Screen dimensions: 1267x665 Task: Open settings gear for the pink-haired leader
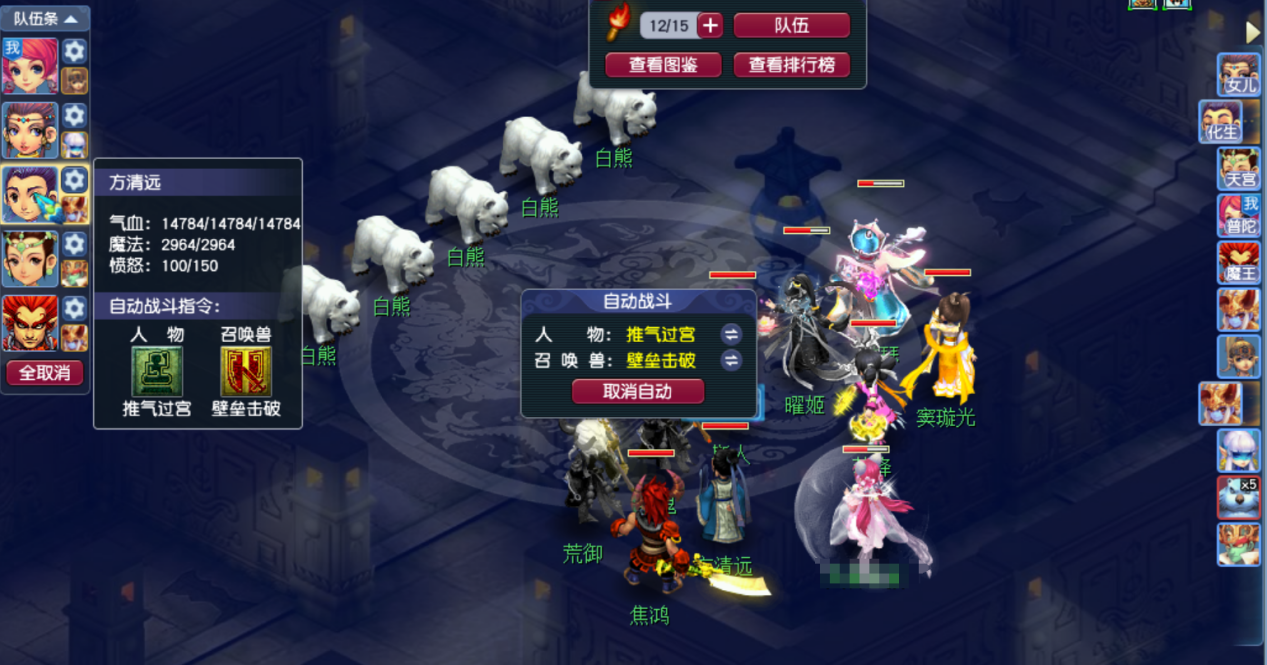pyautogui.click(x=75, y=51)
